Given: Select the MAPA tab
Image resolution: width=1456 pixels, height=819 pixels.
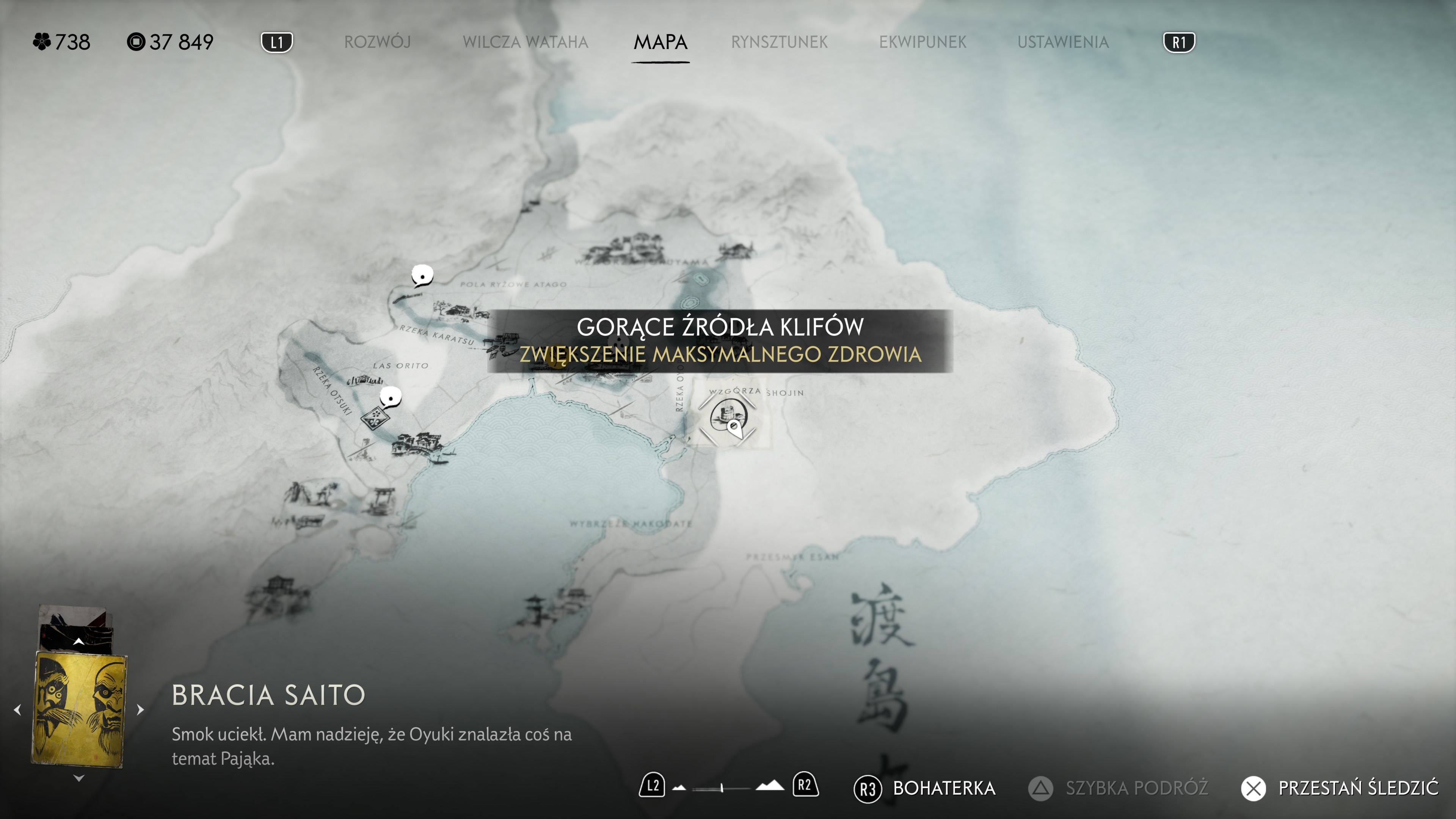Looking at the screenshot, I should (660, 42).
